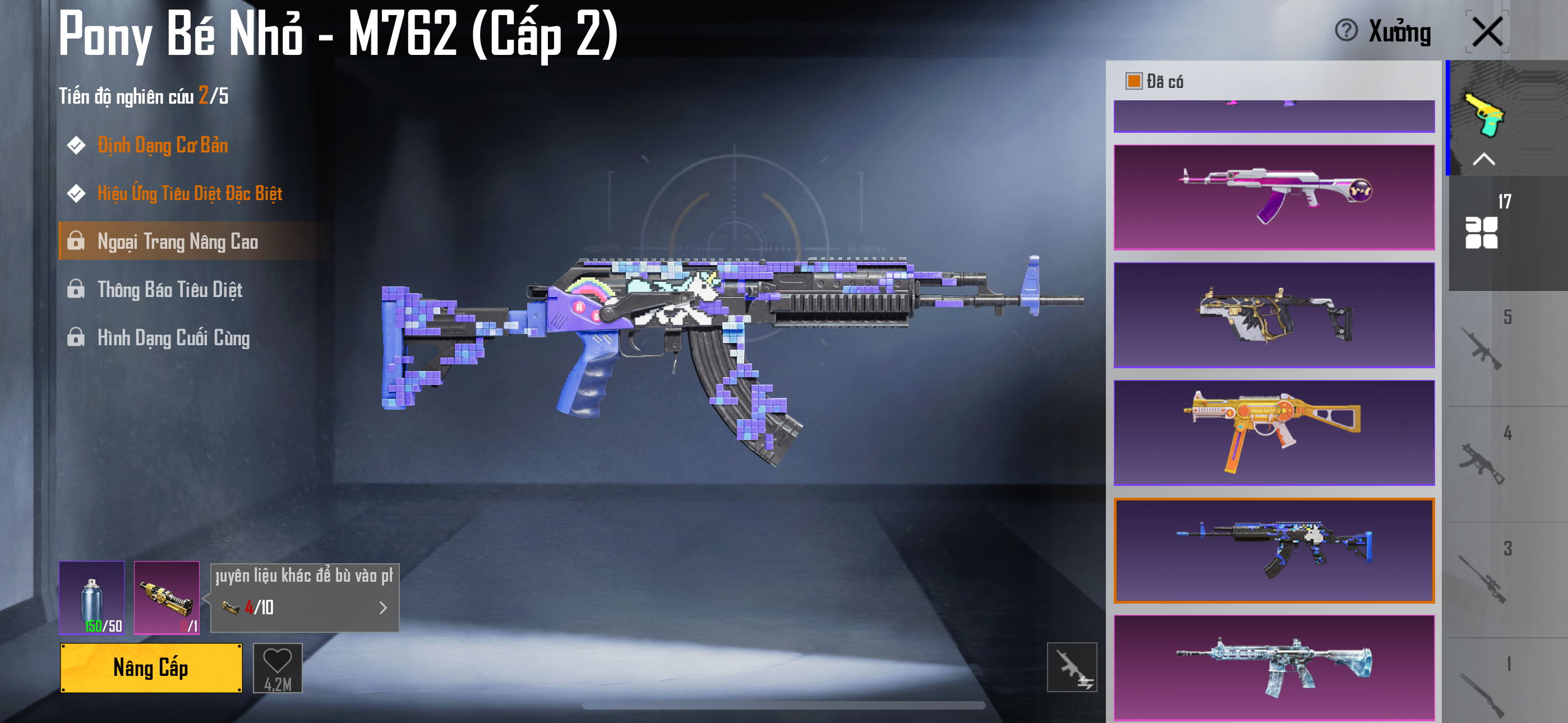
Task: Select the pink and white AKM skin
Action: coord(1274,197)
